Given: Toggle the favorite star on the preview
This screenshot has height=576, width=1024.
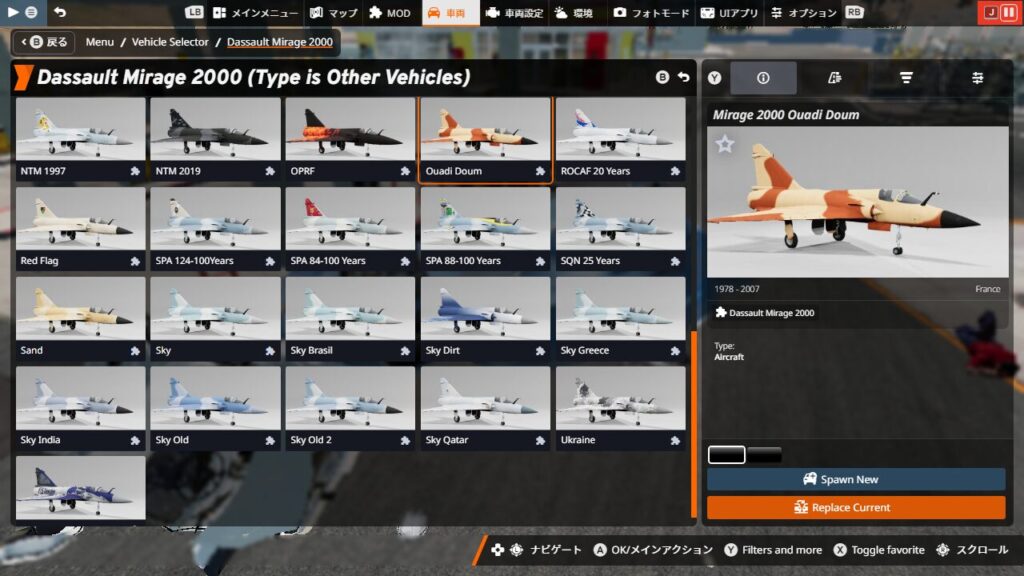Looking at the screenshot, I should [x=725, y=145].
